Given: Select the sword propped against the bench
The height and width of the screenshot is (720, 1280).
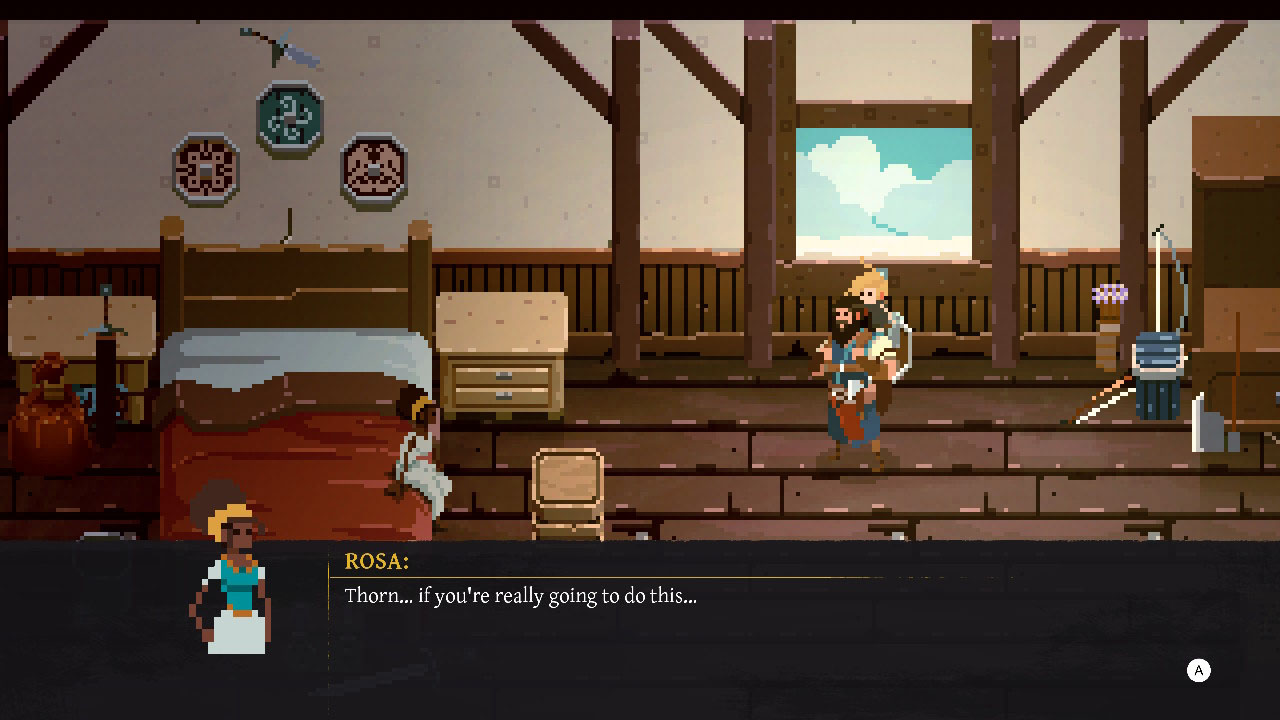Looking at the screenshot, I should pyautogui.click(x=105, y=350).
